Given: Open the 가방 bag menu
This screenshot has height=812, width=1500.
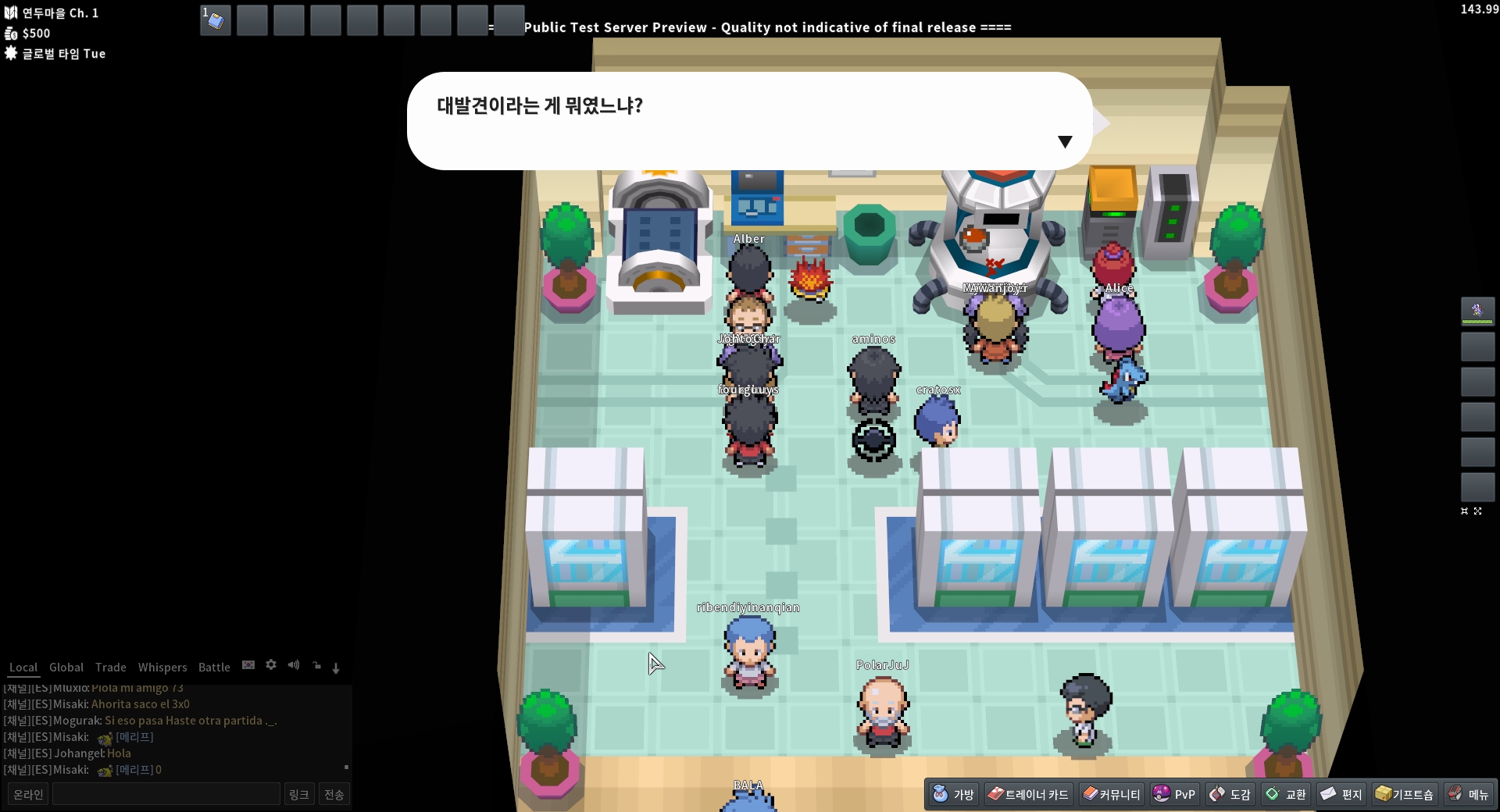Looking at the screenshot, I should [x=954, y=794].
